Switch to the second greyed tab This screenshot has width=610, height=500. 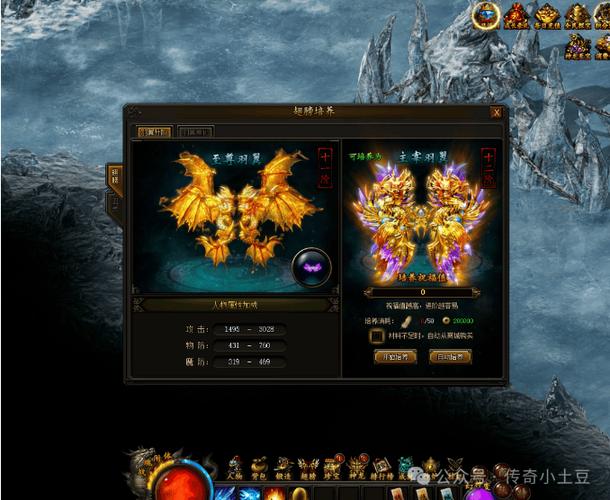point(195,131)
